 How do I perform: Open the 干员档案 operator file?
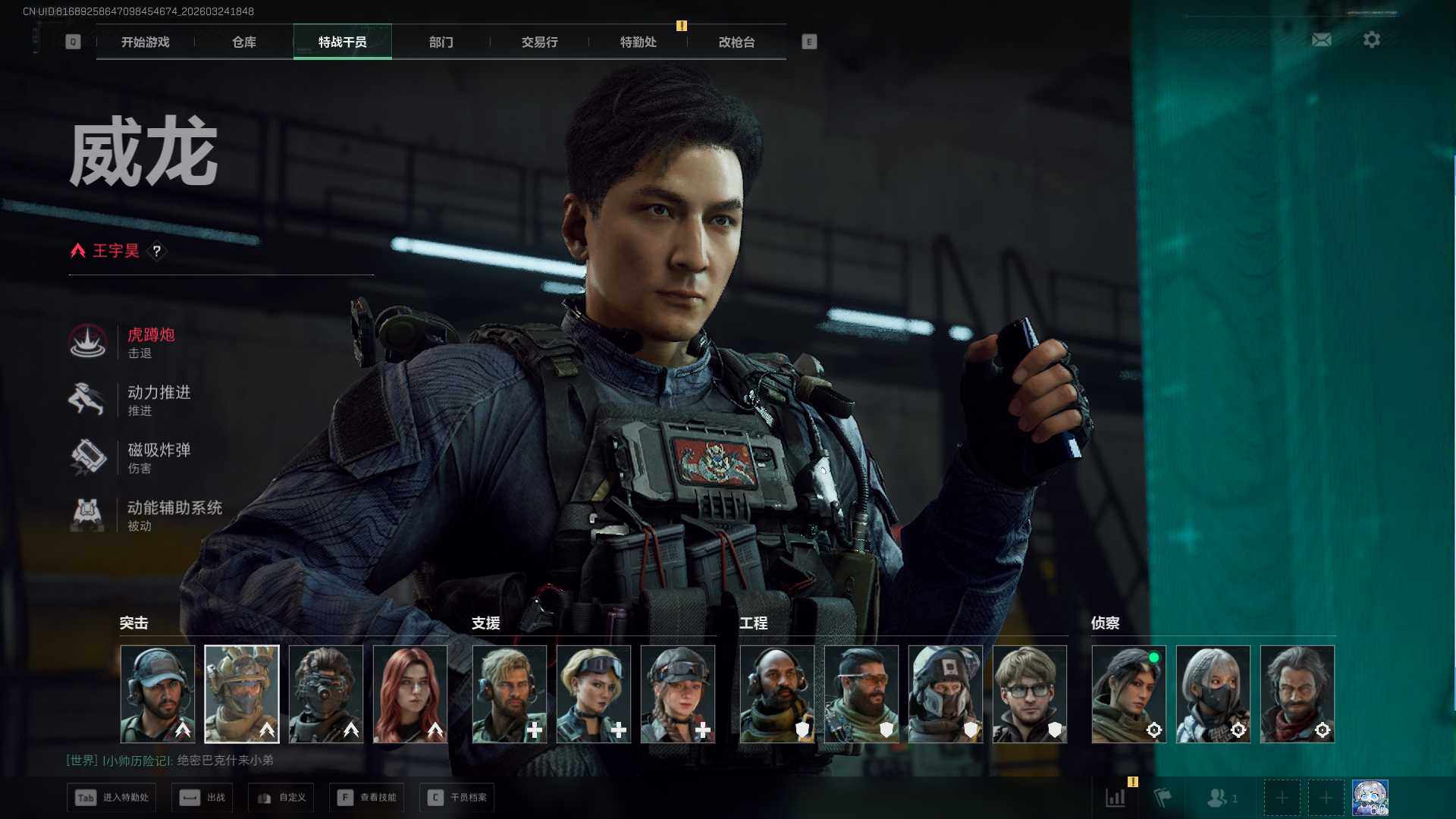coord(457,797)
